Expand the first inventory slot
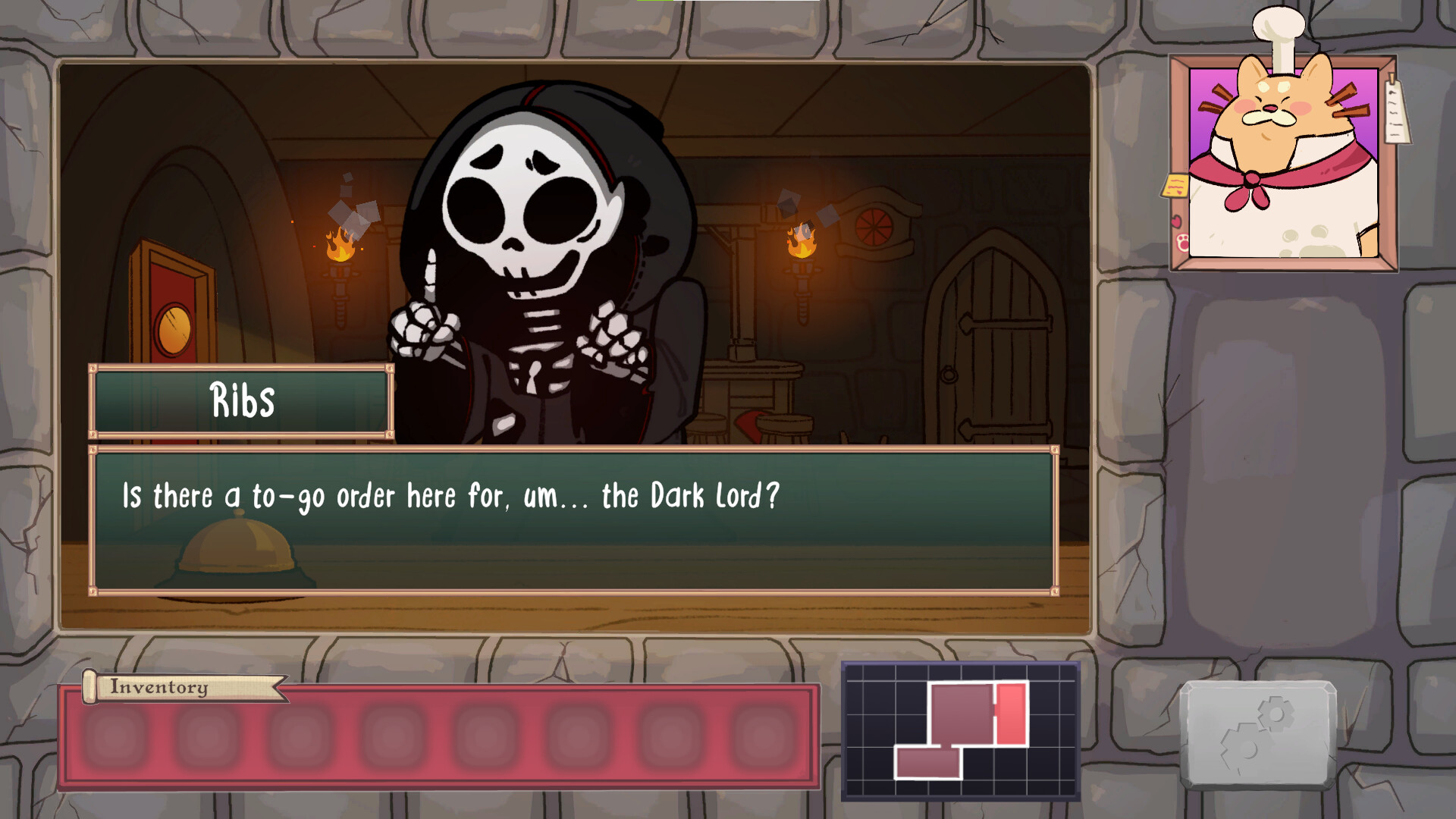The height and width of the screenshot is (819, 1456). [111, 735]
